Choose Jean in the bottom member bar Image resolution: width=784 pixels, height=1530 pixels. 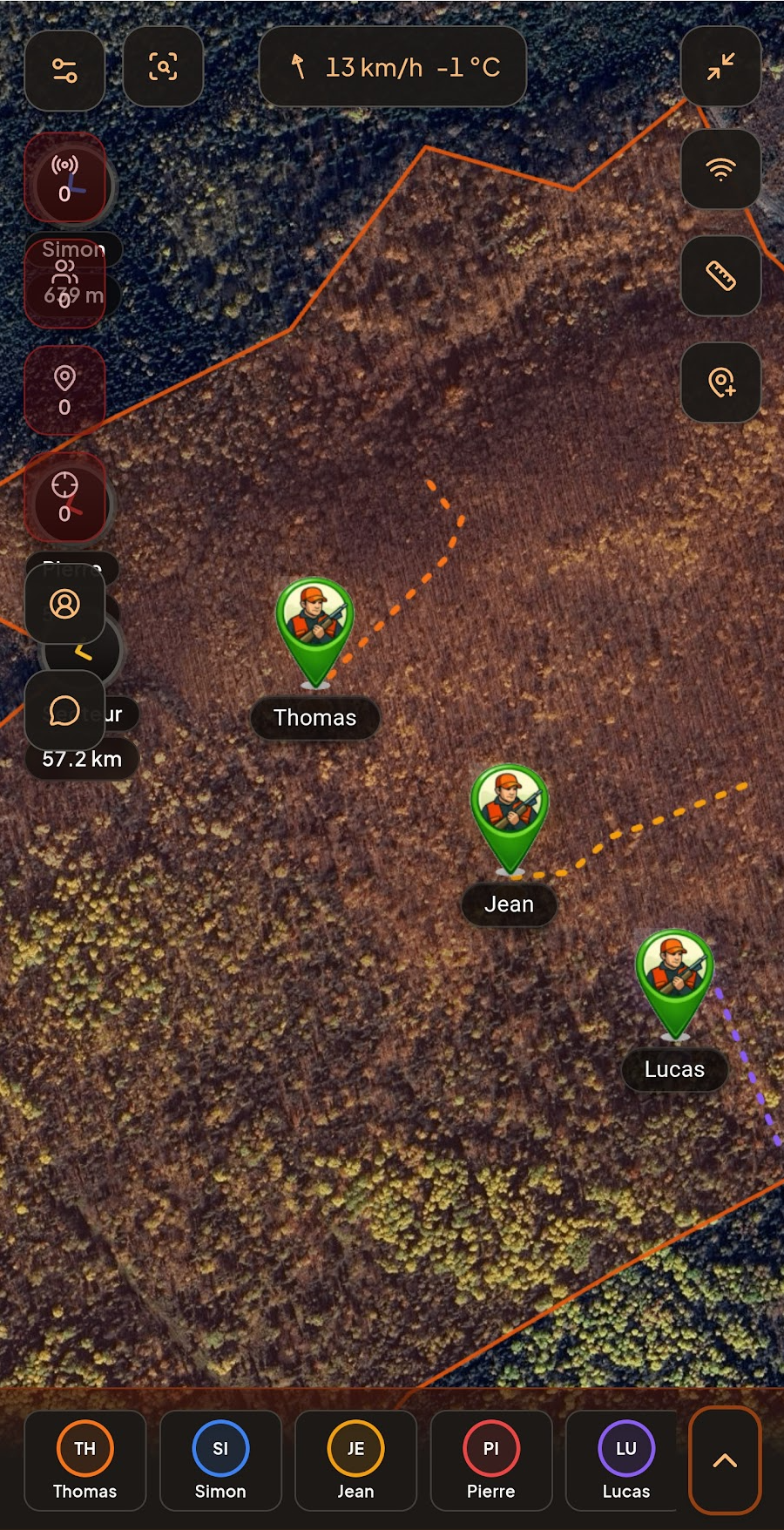click(x=355, y=1460)
